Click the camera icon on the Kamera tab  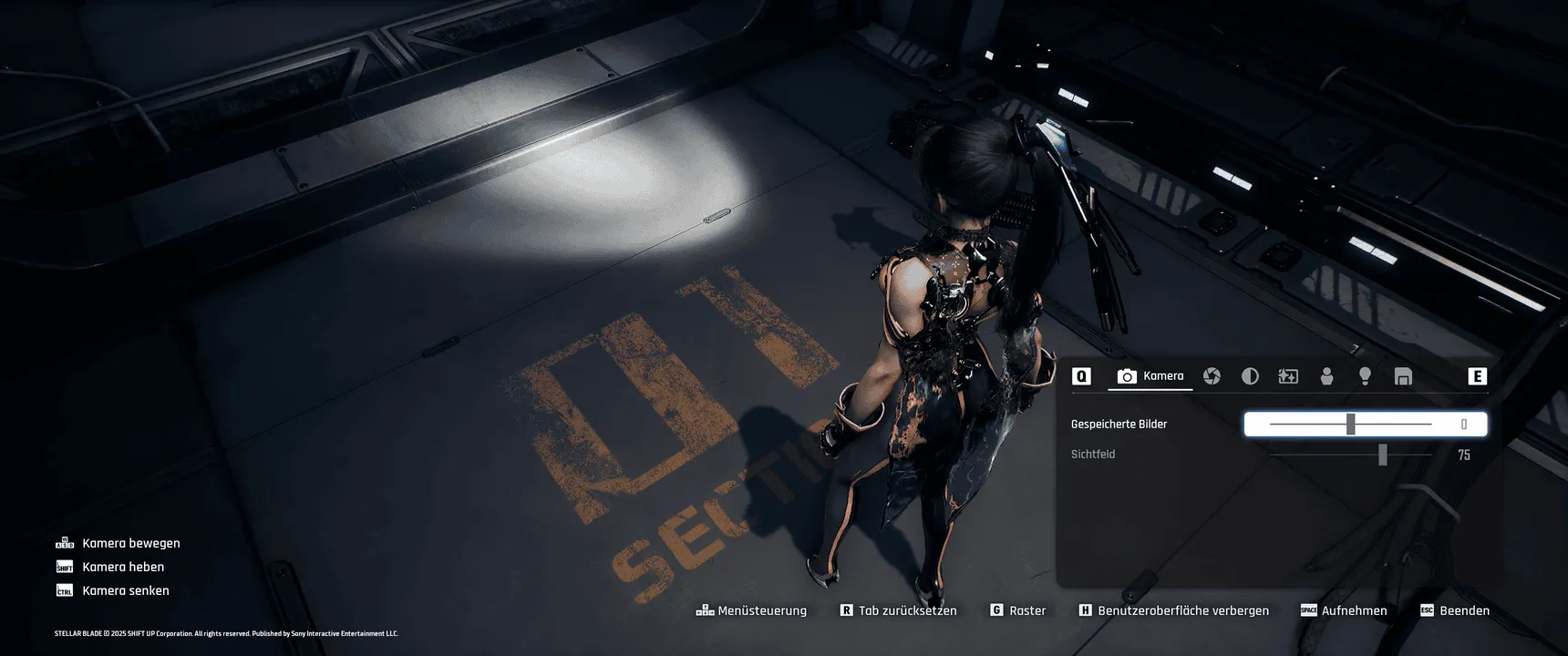coord(1125,375)
